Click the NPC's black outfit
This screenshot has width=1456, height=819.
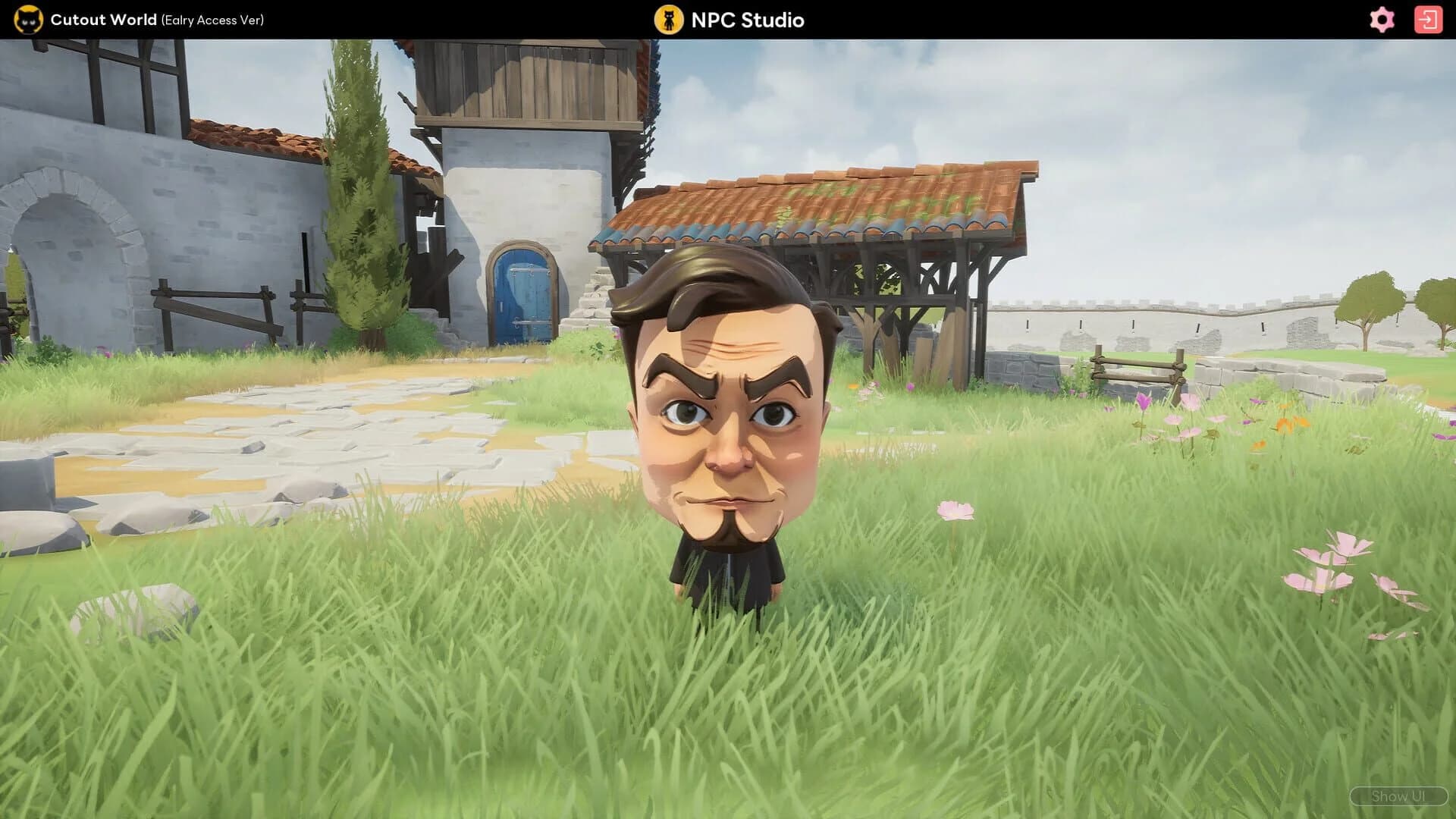click(x=724, y=565)
